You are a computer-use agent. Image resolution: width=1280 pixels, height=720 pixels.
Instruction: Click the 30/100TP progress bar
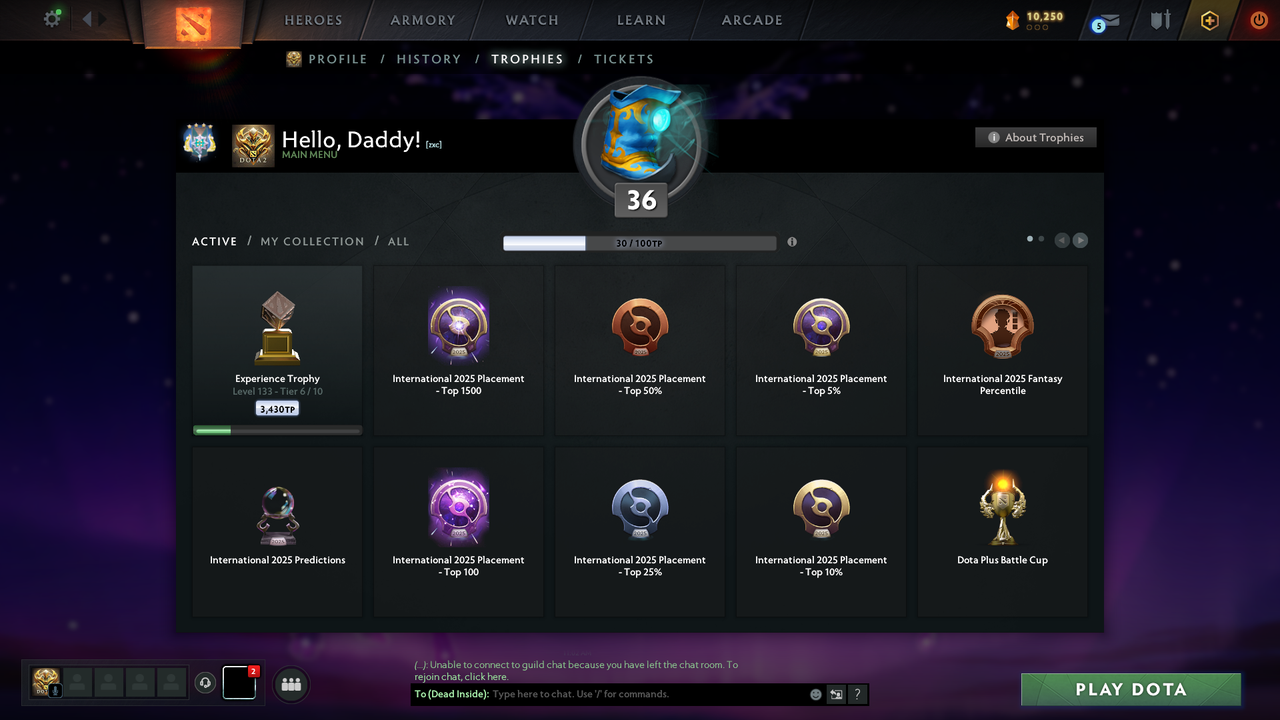click(x=640, y=242)
